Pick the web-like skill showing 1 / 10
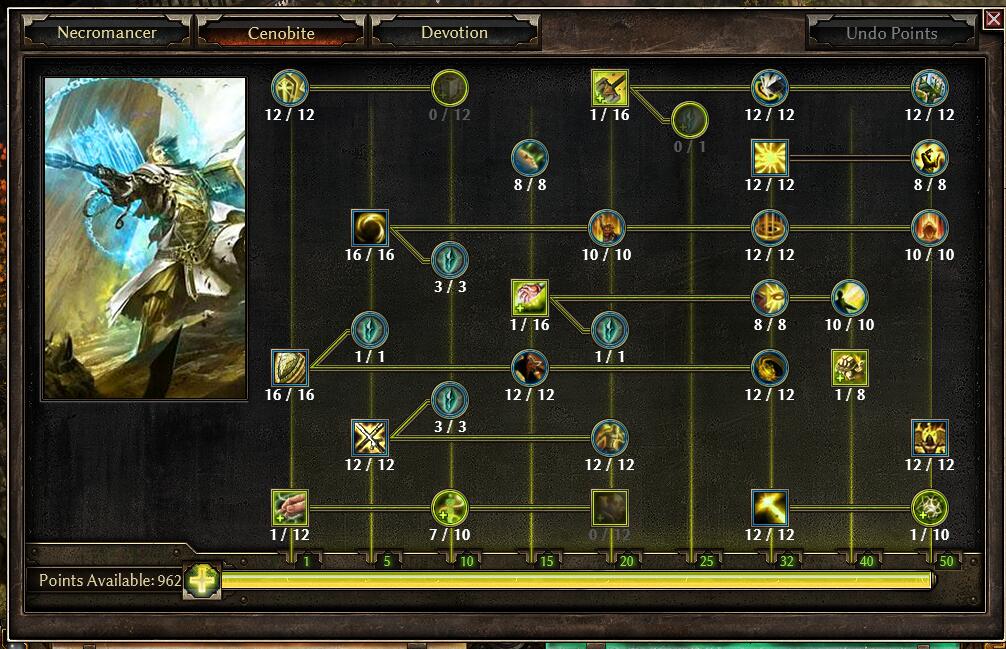The width and height of the screenshot is (1006, 649). pos(930,508)
